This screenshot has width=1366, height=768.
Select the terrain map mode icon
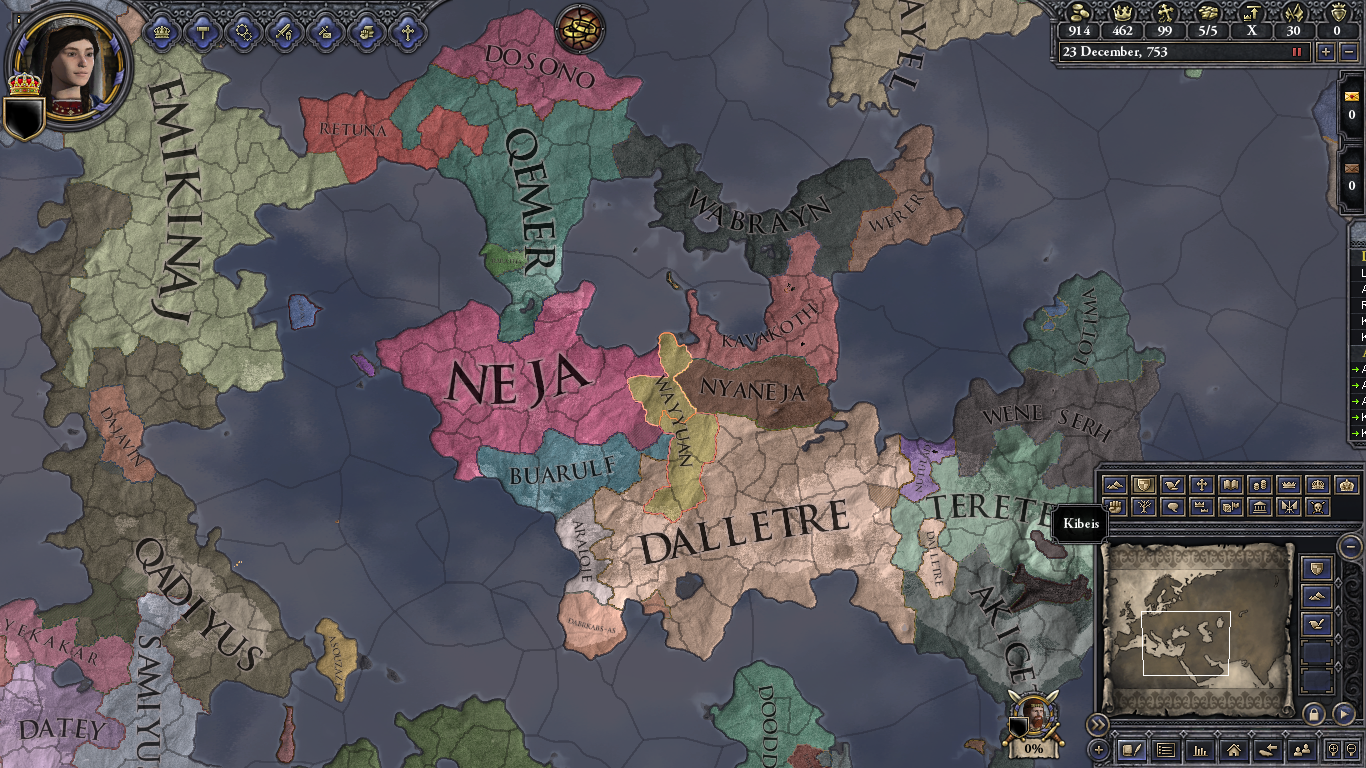point(1116,484)
